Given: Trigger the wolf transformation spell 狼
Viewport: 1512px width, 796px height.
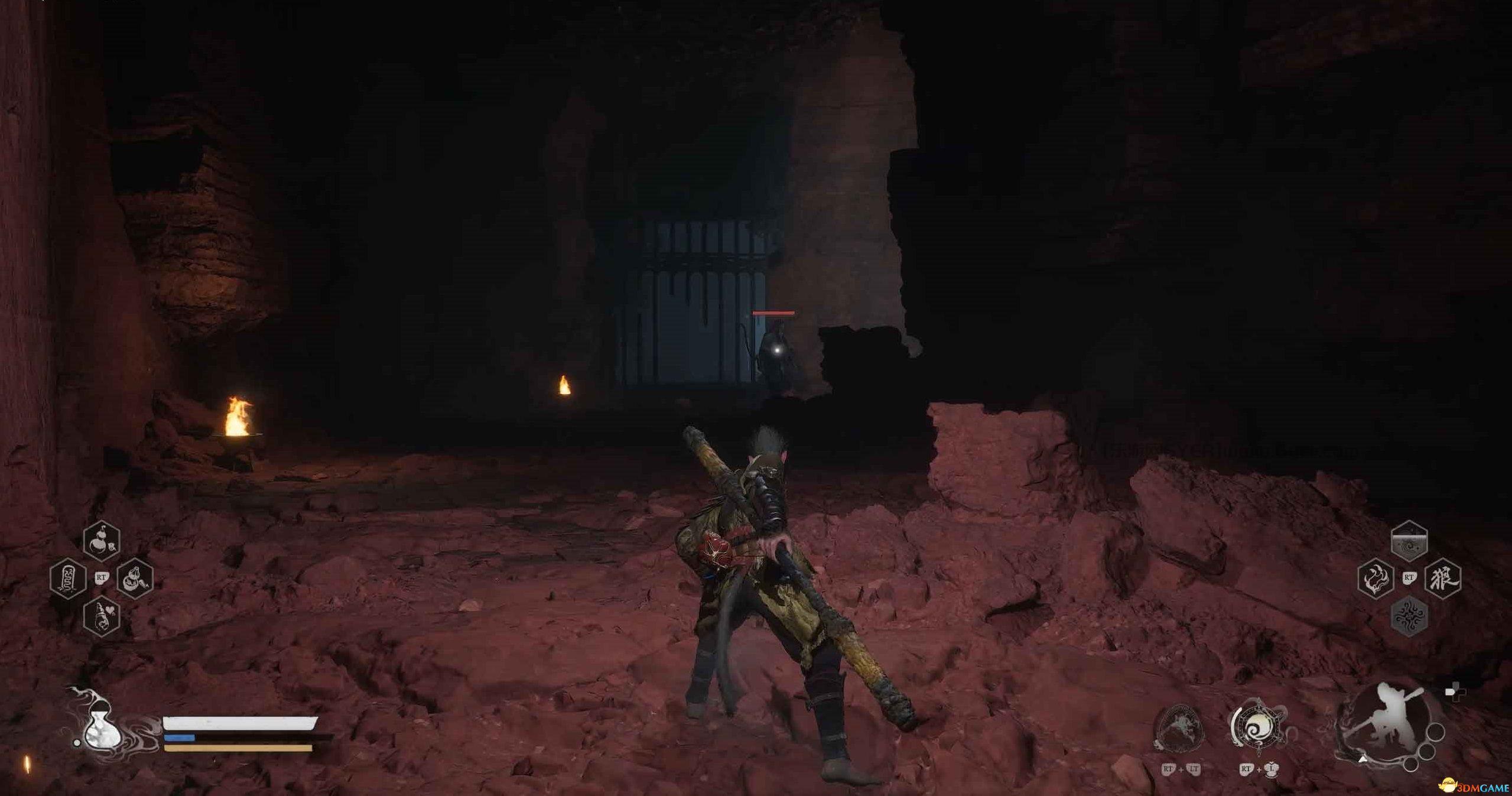Looking at the screenshot, I should point(1442,578).
